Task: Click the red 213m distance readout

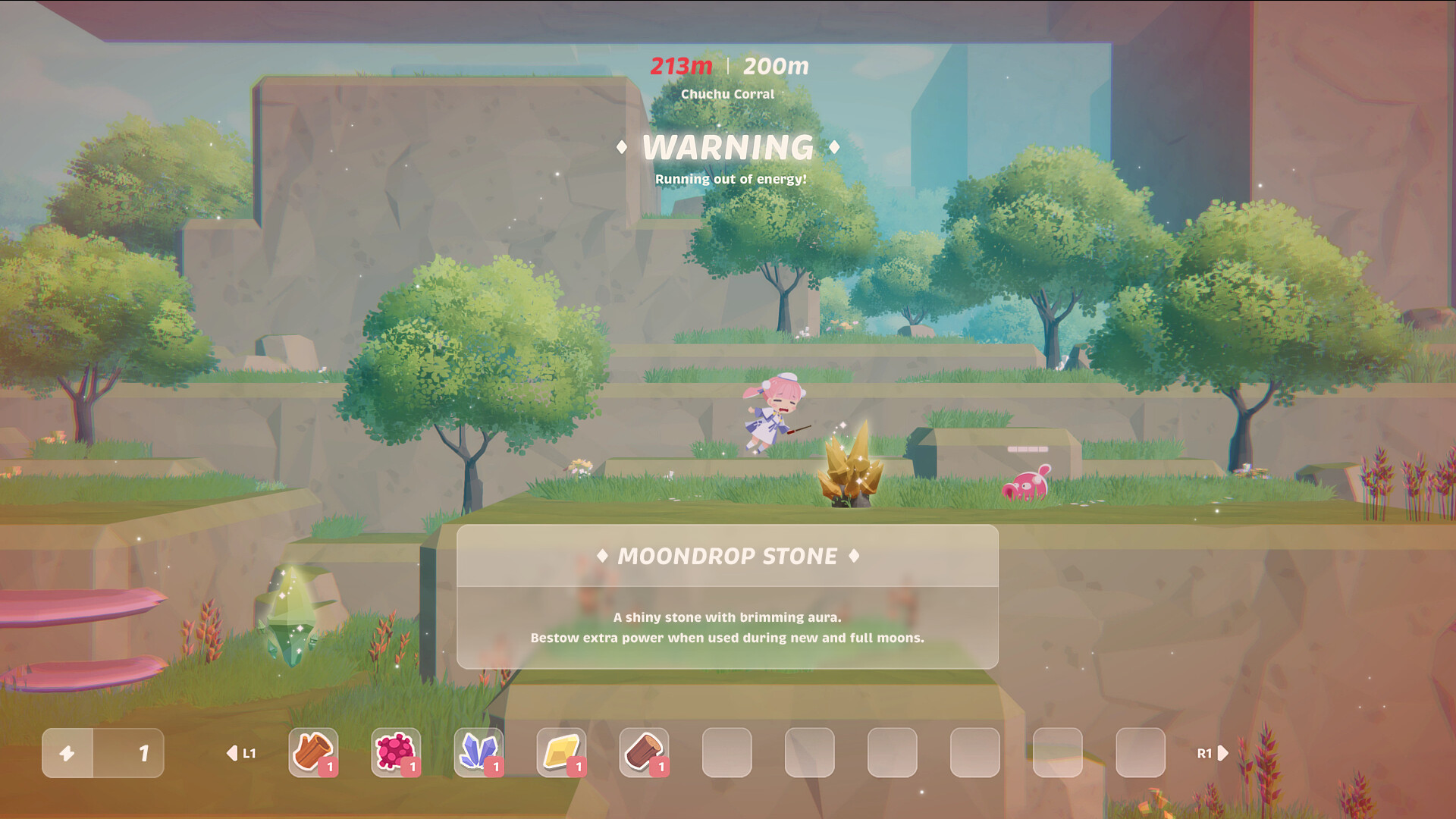Action: (x=680, y=66)
